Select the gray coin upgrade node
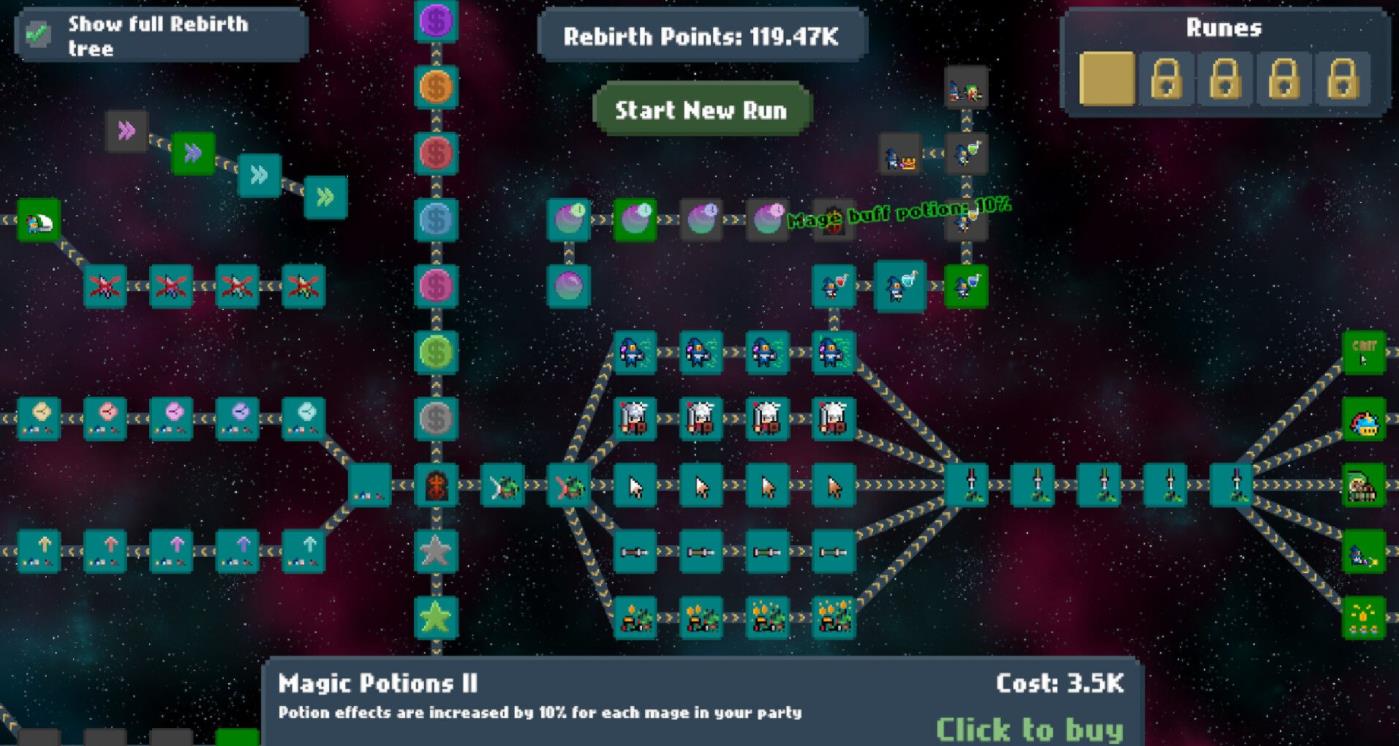1399x746 pixels. tap(436, 418)
